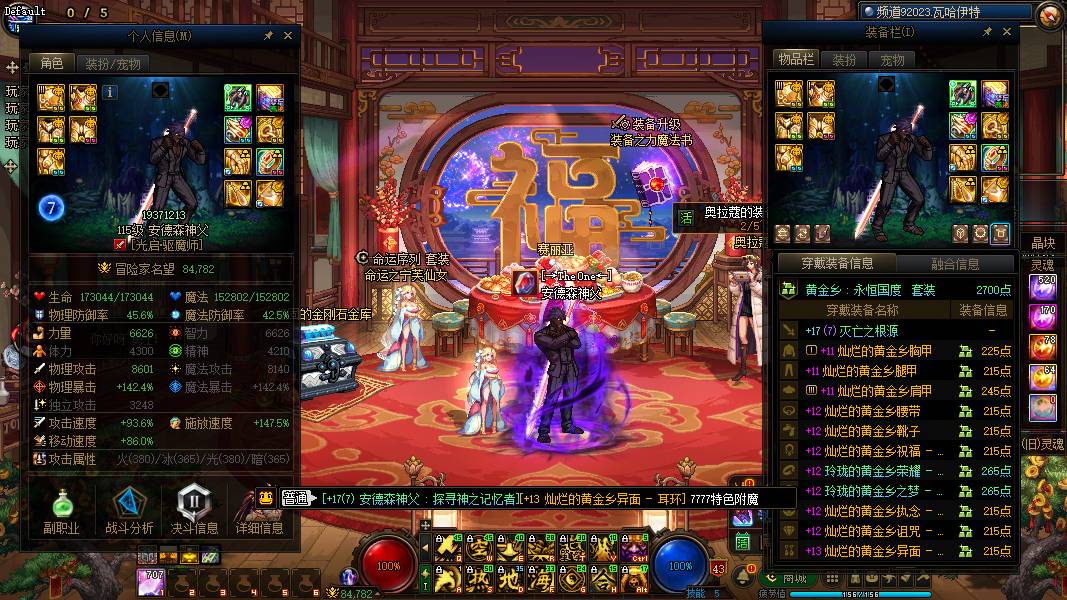The image size is (1067, 600).
Task: Switch to the 装扮/宠物 tab
Action: [x=112, y=64]
